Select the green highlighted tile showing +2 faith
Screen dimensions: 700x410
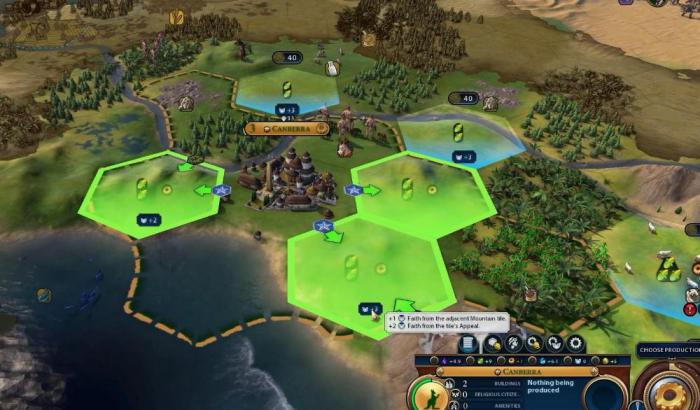tap(138, 196)
